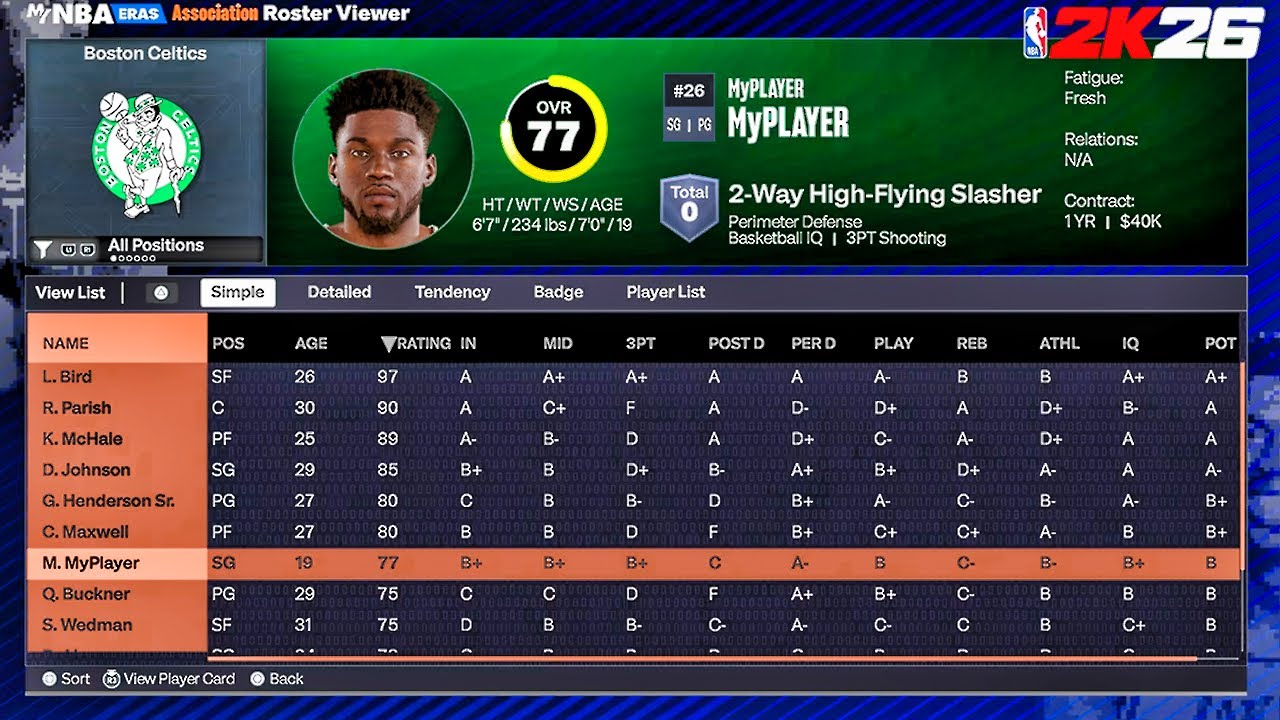Viewport: 1280px width, 720px height.
Task: Choose the R. Parish roster row
Action: 77,408
